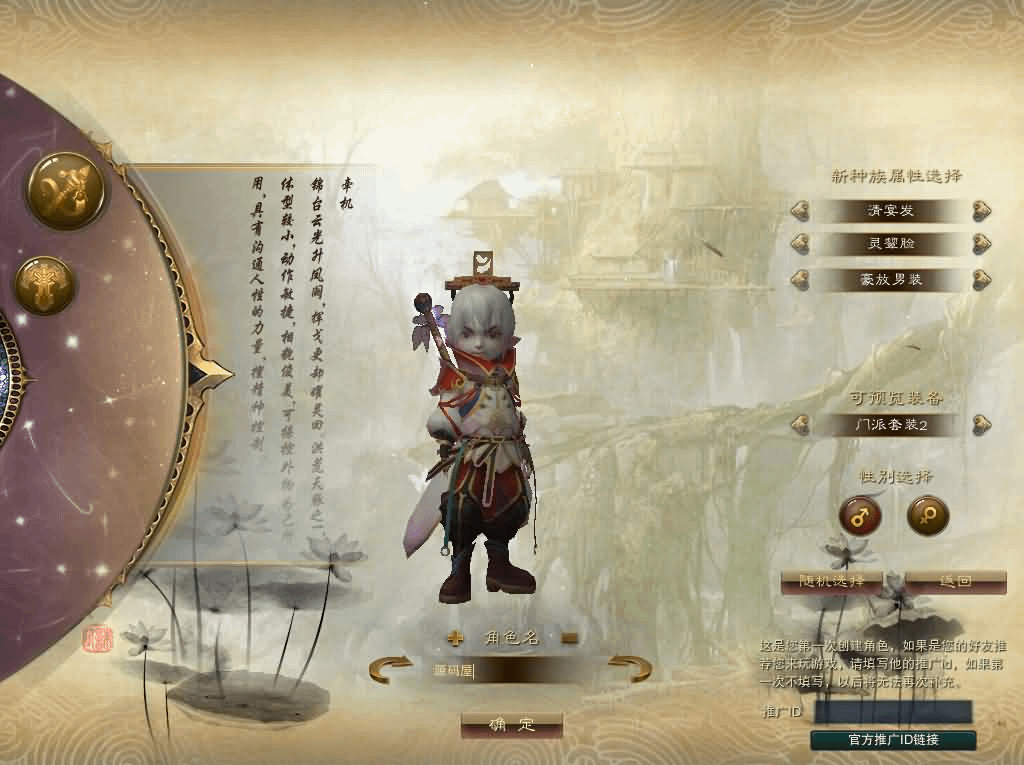1024x765 pixels.
Task: Select the male gender symbol
Action: click(x=860, y=516)
